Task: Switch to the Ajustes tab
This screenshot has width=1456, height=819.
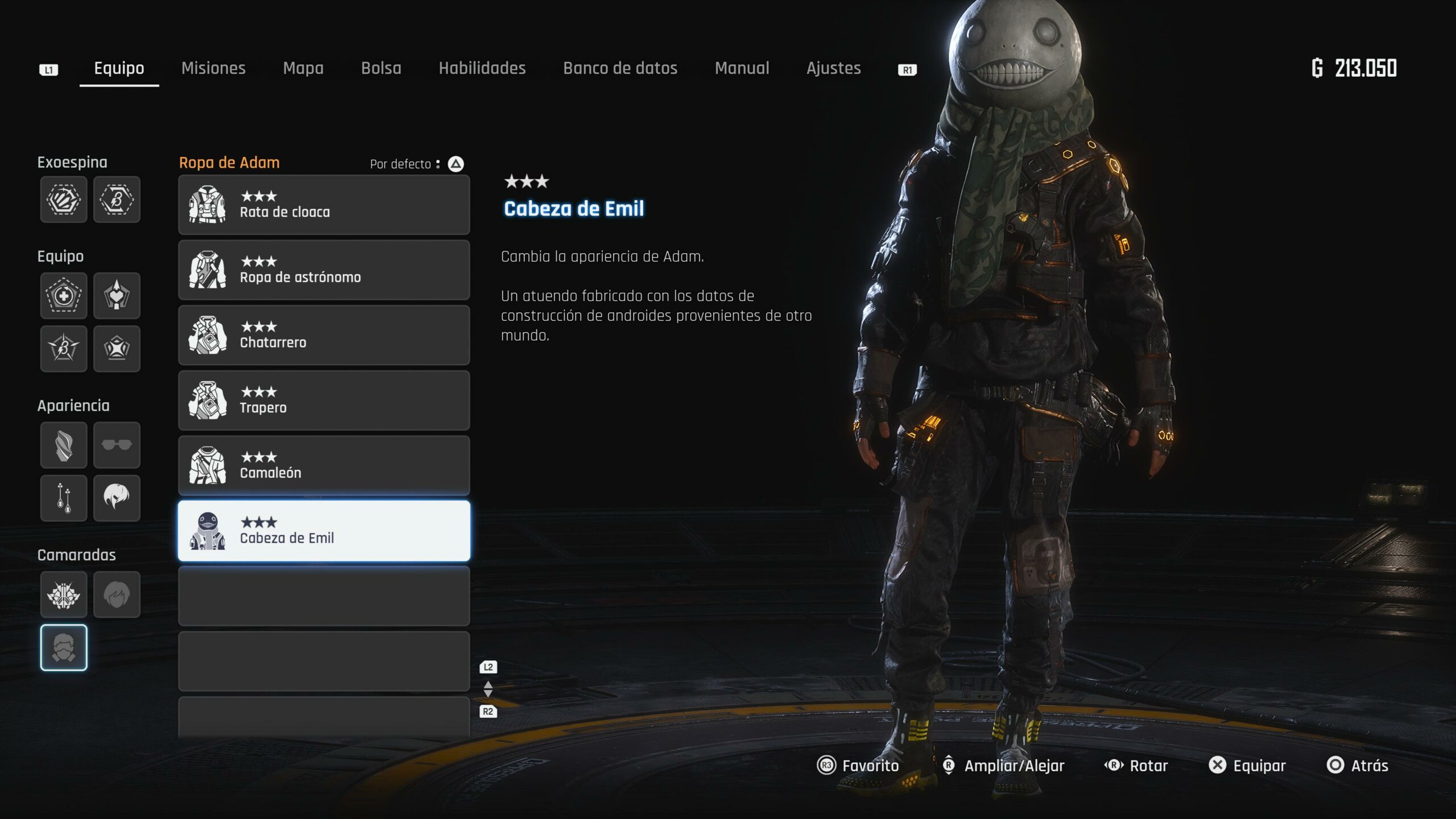Action: [x=833, y=68]
